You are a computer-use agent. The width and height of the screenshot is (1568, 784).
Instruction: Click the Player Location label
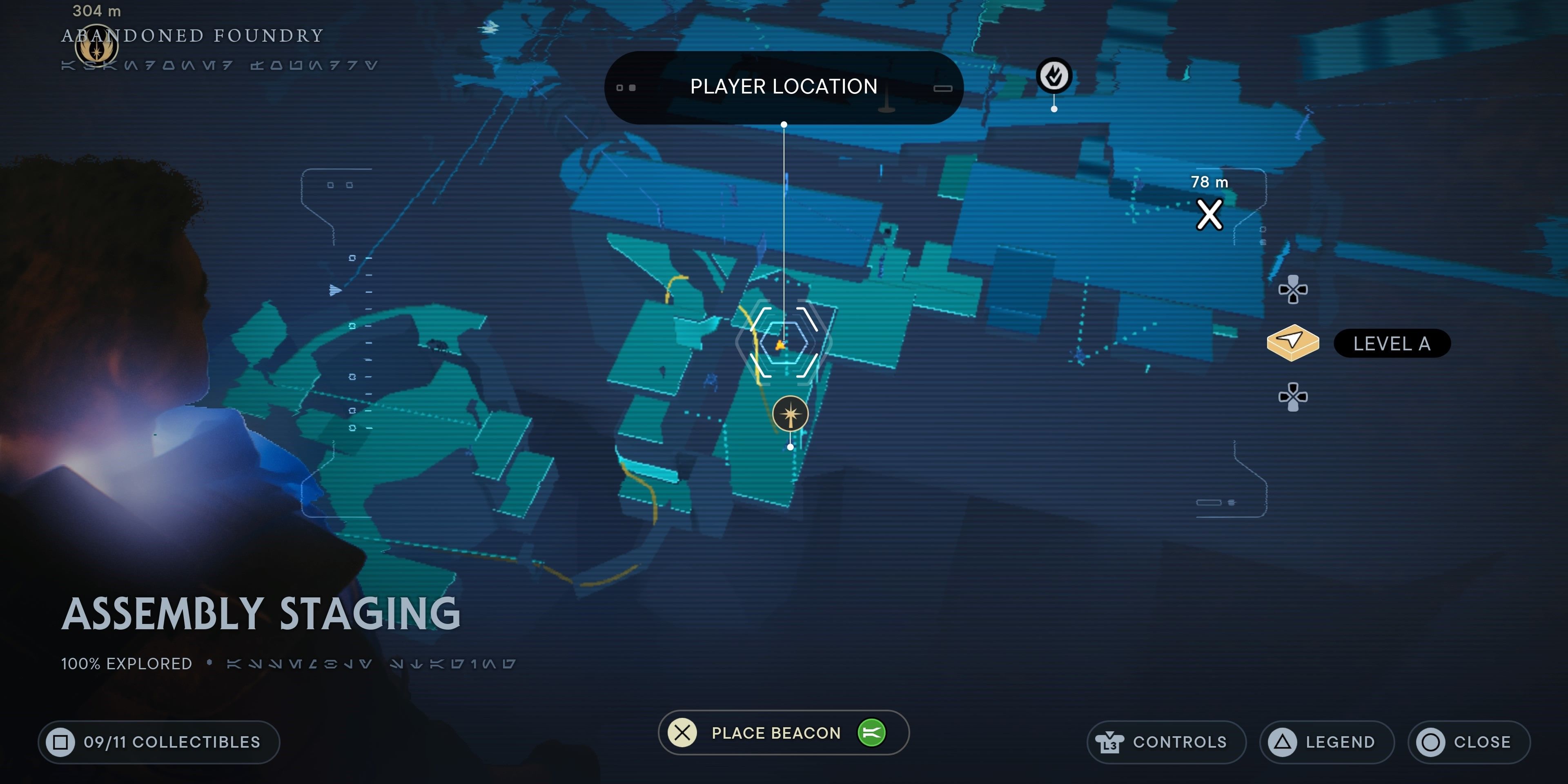784,87
